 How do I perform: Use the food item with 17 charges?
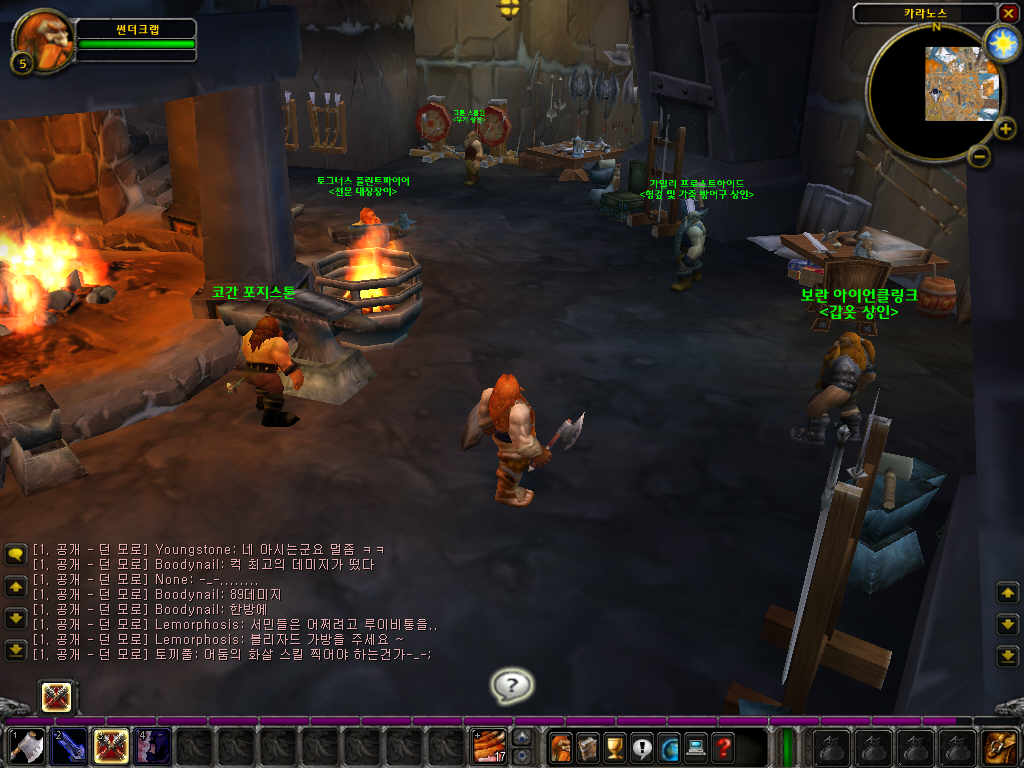click(x=489, y=747)
